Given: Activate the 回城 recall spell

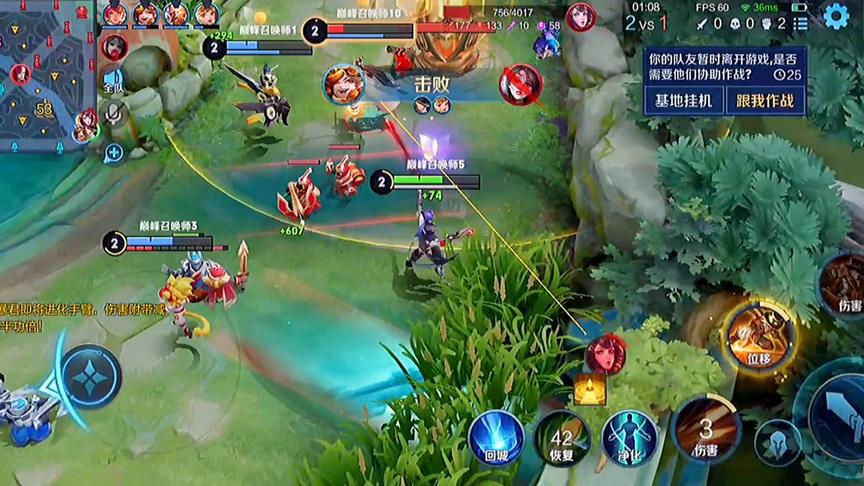Looking at the screenshot, I should pos(497,437).
